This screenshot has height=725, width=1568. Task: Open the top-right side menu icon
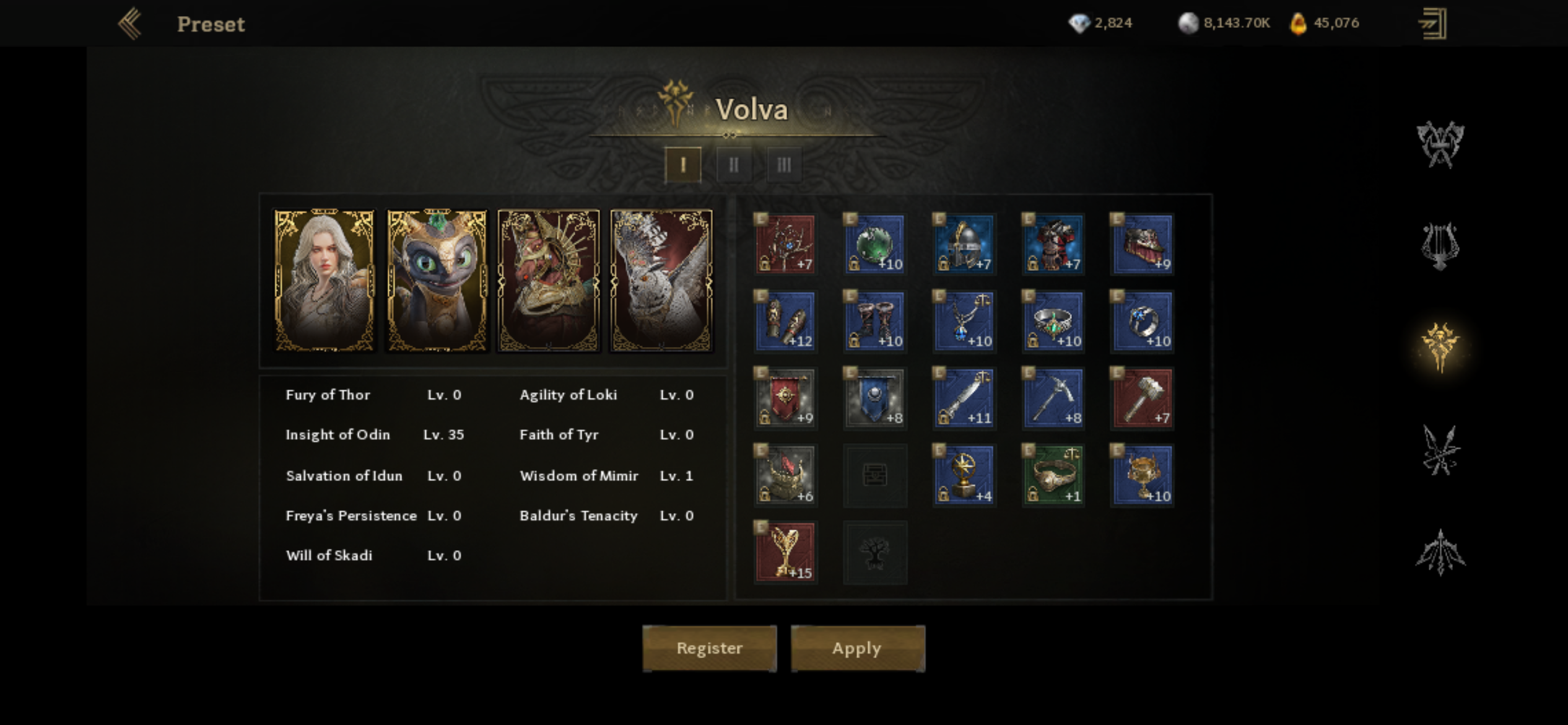tap(1432, 24)
